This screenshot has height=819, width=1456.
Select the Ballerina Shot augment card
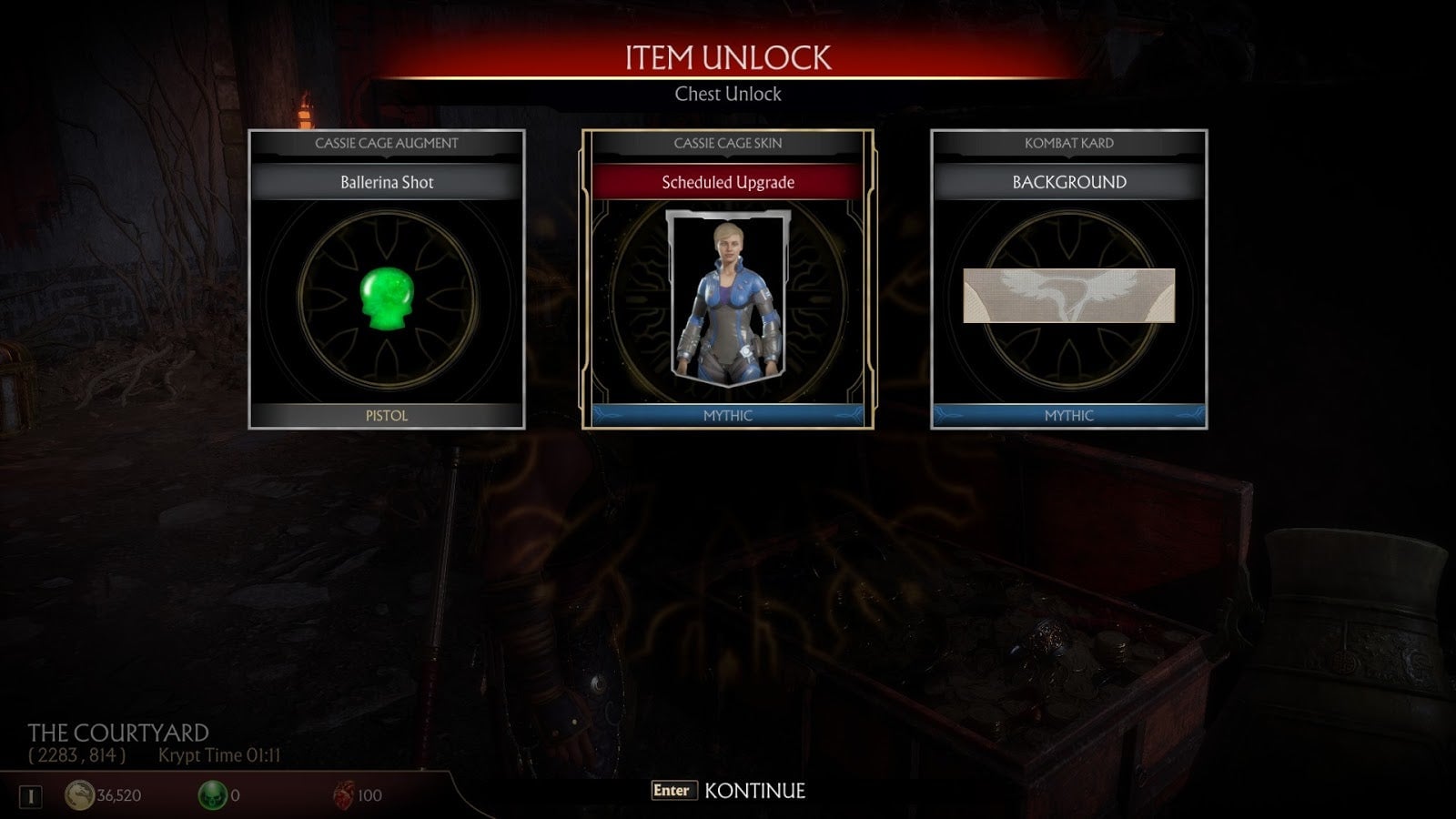pos(387,279)
